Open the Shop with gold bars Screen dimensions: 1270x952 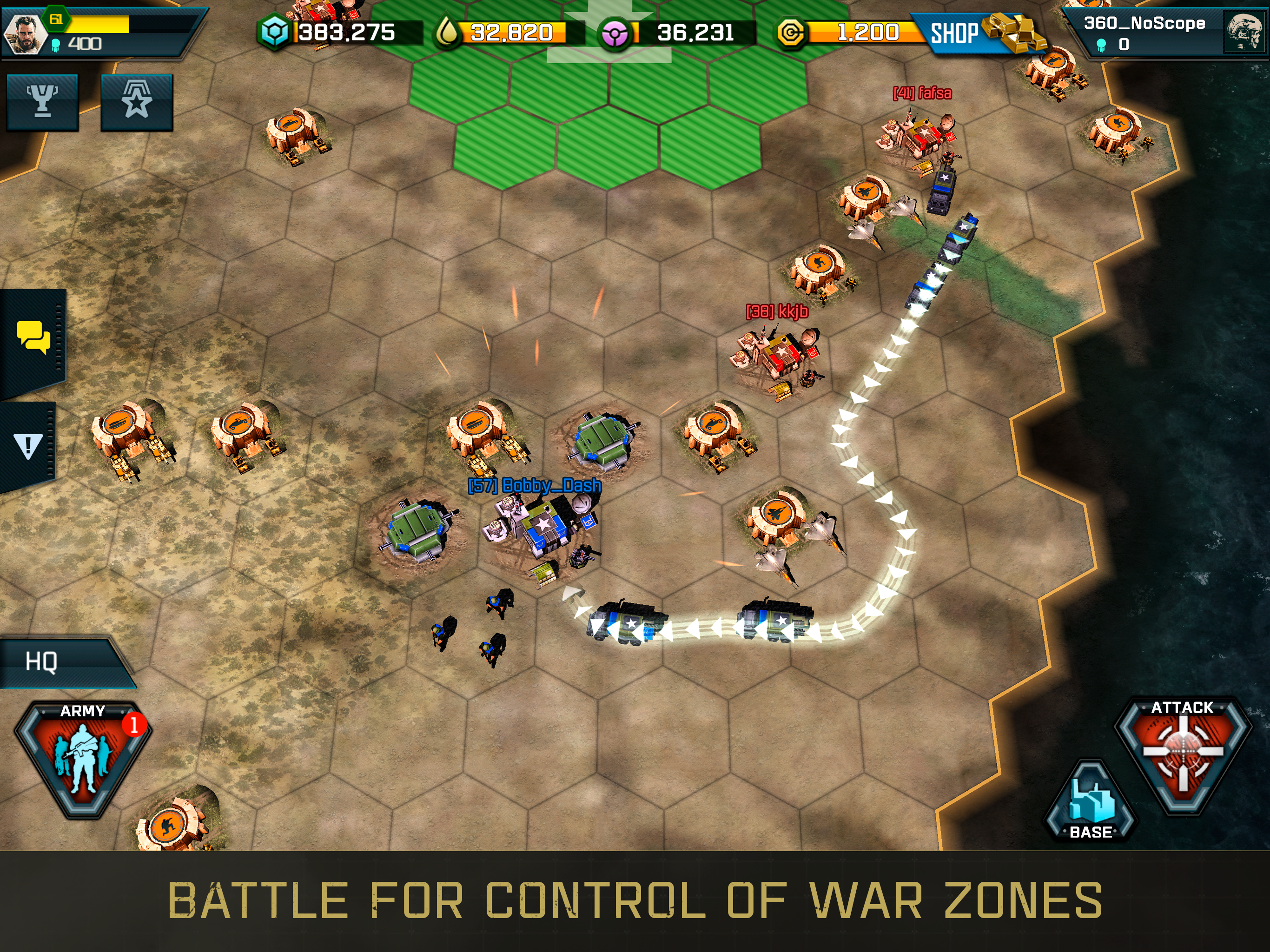pyautogui.click(x=976, y=33)
